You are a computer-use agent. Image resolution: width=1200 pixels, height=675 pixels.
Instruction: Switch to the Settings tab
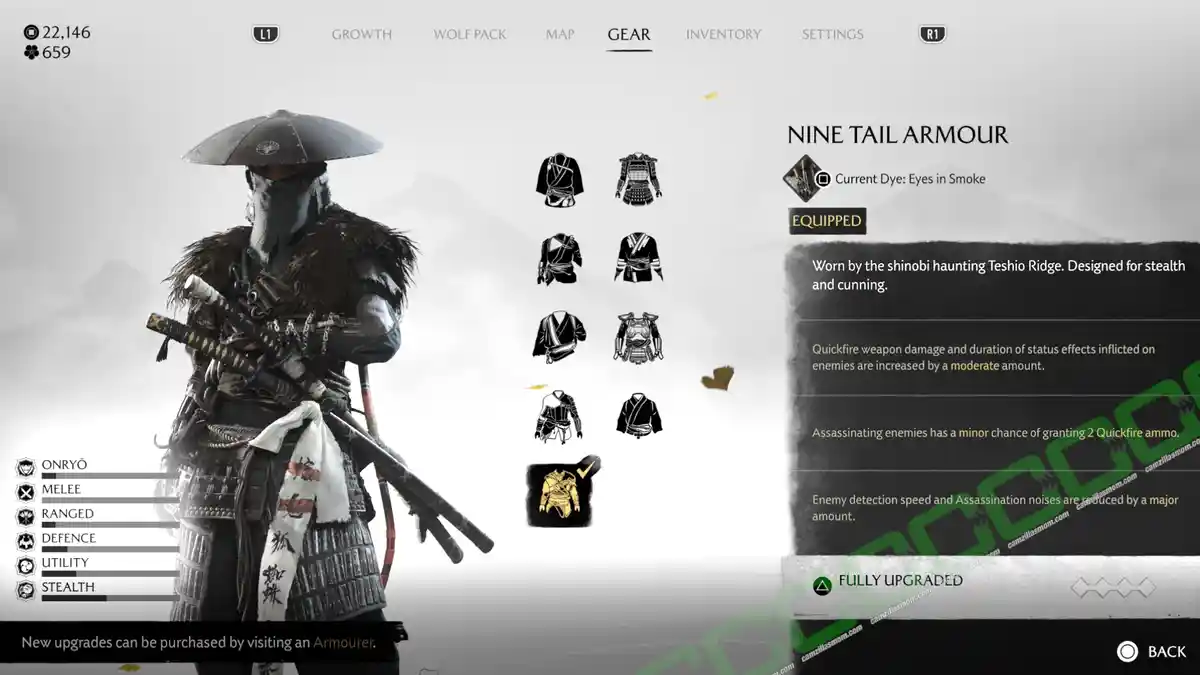[832, 34]
